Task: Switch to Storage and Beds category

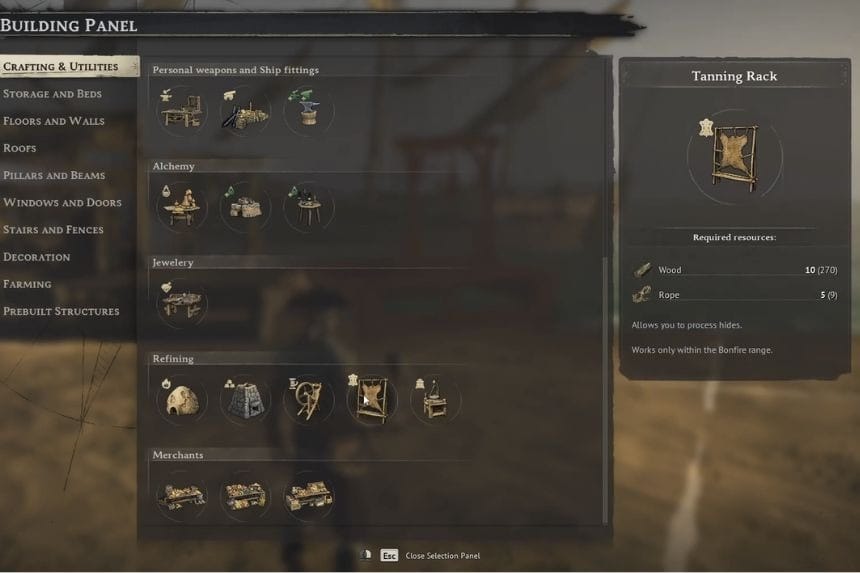Action: click(52, 94)
